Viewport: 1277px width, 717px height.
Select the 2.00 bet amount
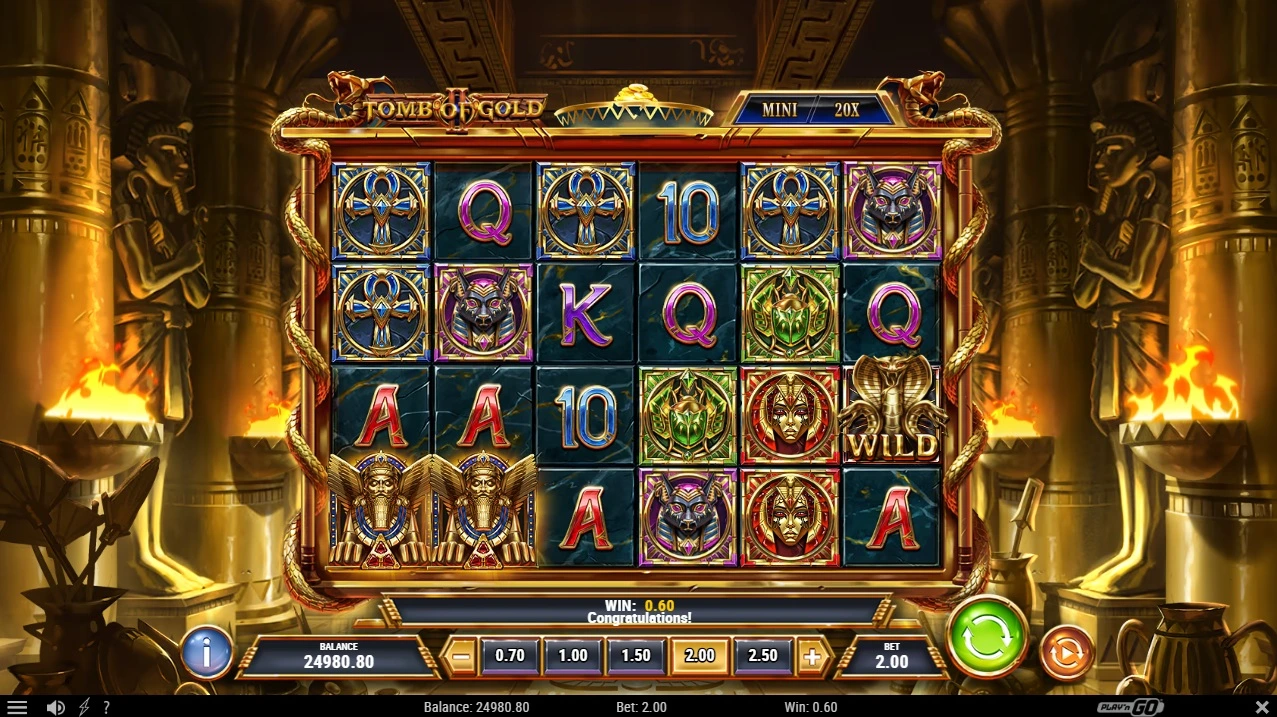point(700,656)
